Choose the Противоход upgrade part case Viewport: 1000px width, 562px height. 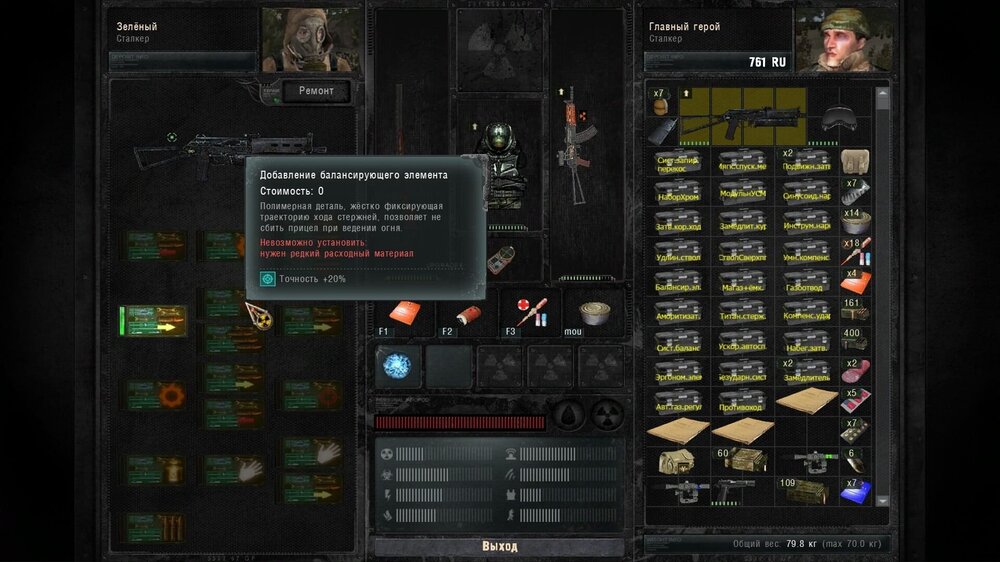click(x=743, y=400)
